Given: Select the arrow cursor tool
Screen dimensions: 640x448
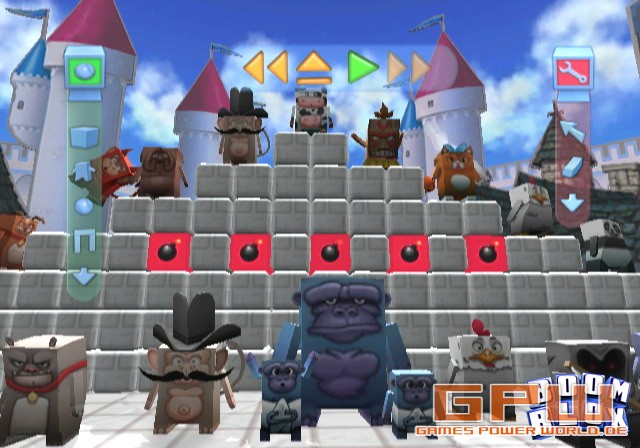Looking at the screenshot, I should [572, 131].
